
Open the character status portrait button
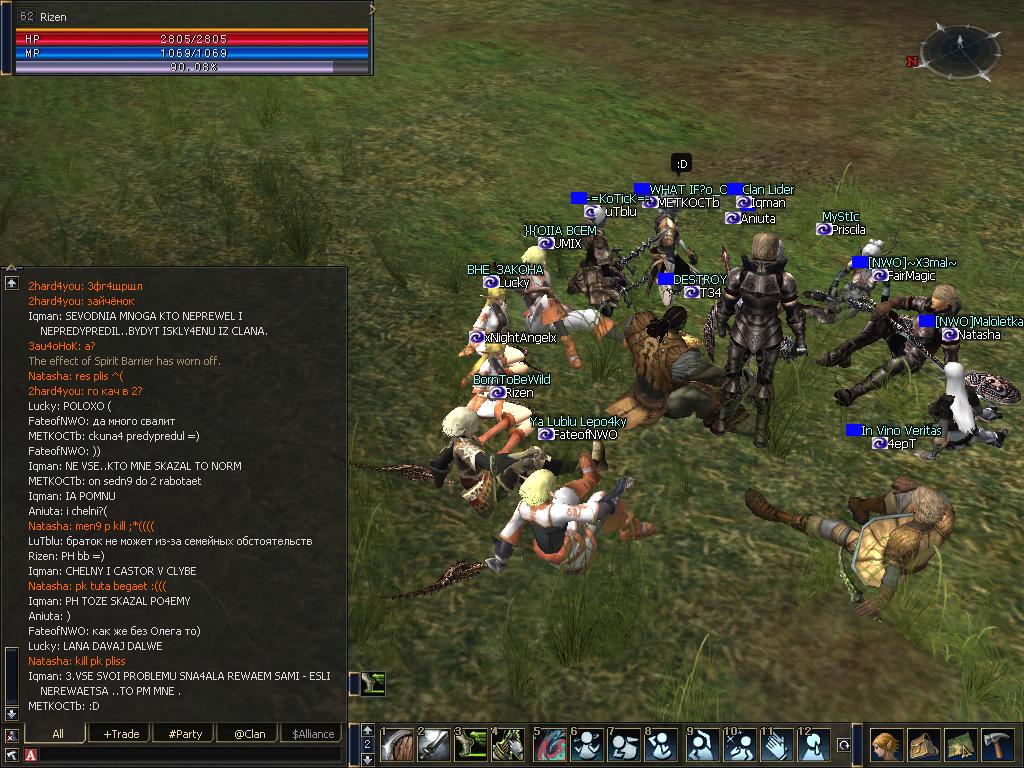(x=885, y=745)
